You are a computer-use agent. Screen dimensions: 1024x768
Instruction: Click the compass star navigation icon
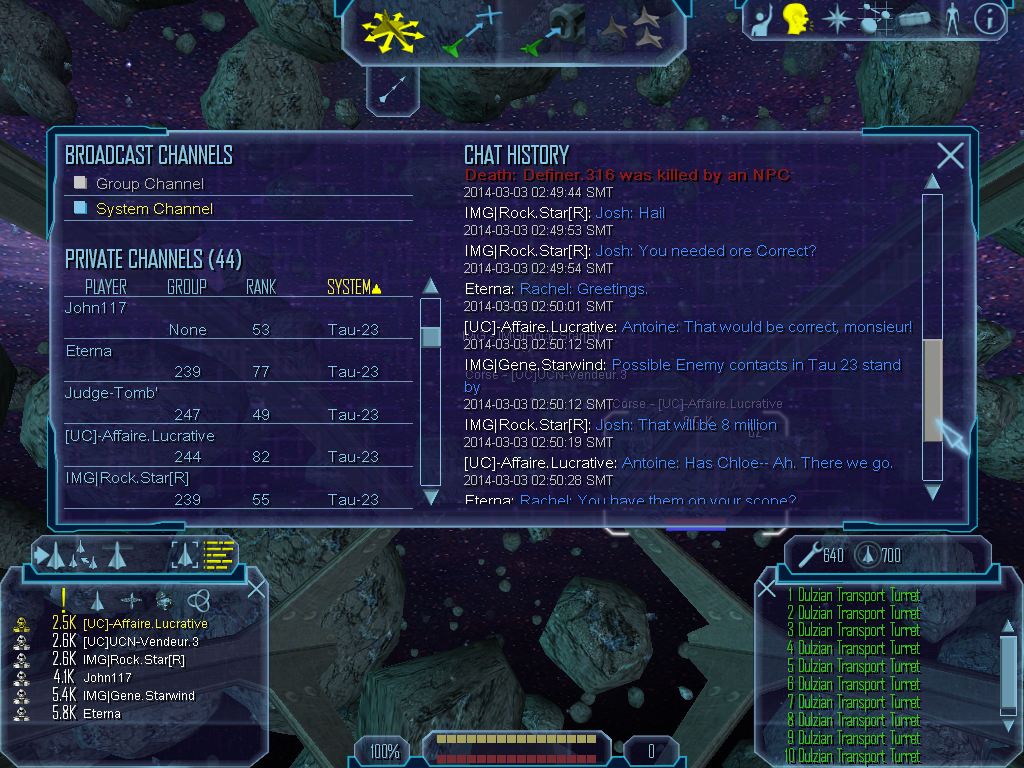tap(835, 19)
